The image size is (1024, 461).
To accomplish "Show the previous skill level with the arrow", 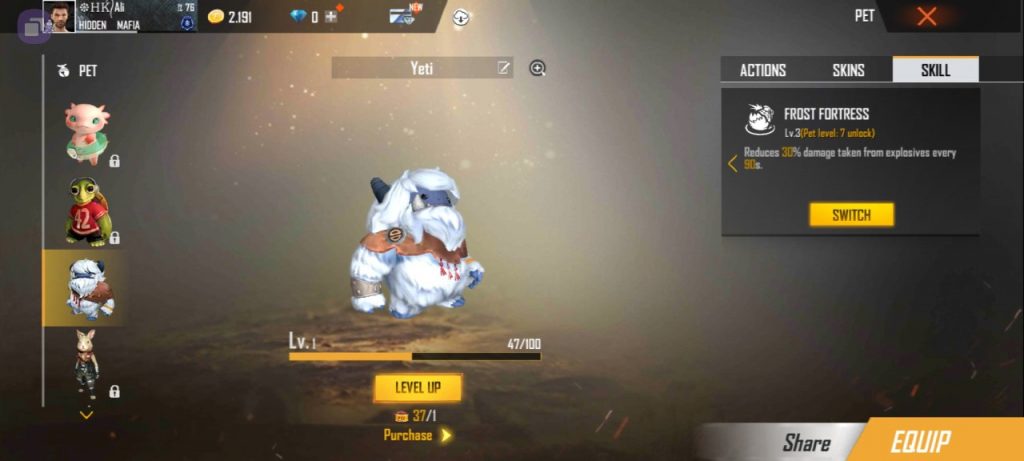I will [732, 163].
